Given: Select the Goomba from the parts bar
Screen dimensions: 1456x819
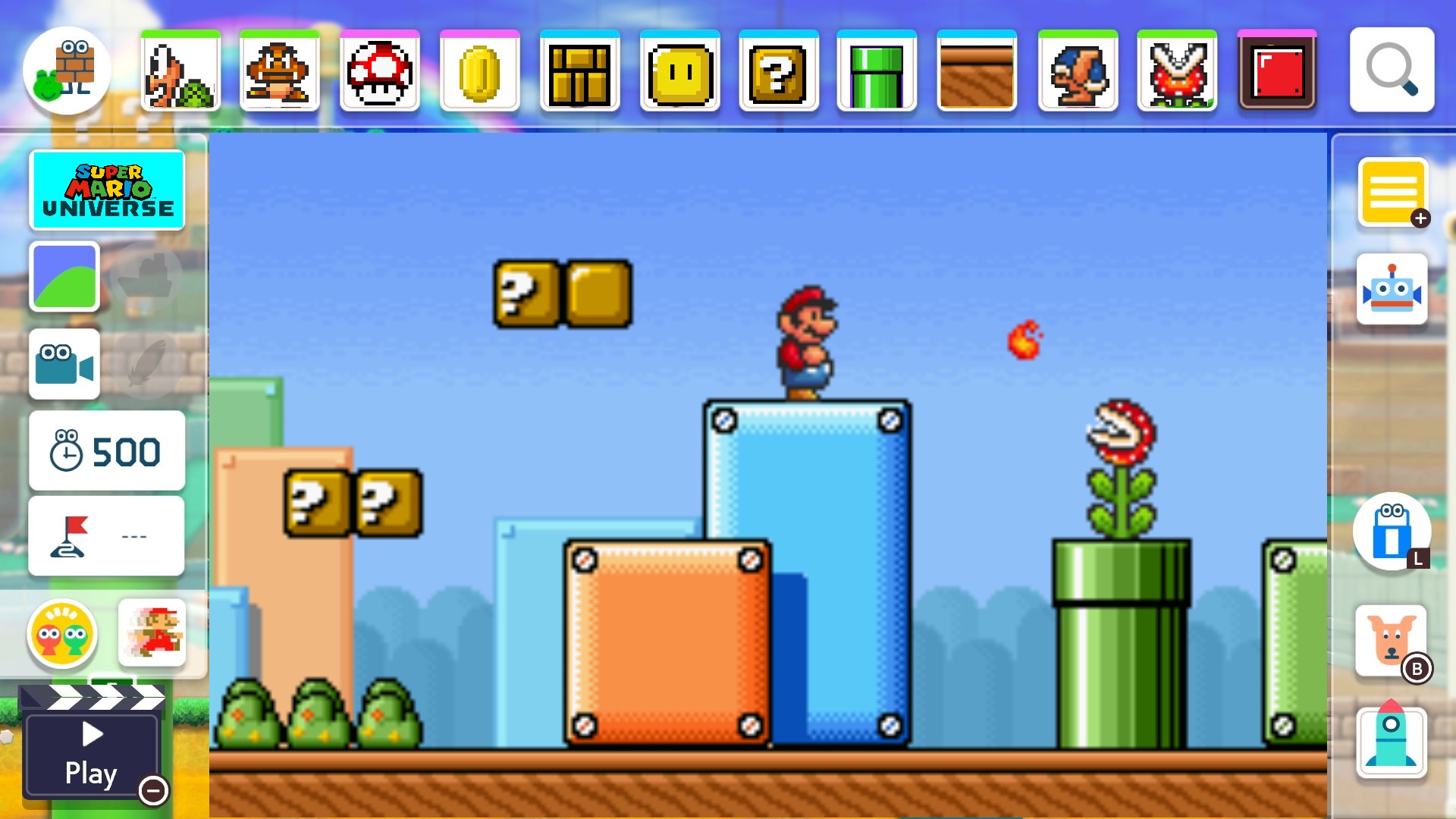Looking at the screenshot, I should [x=280, y=72].
